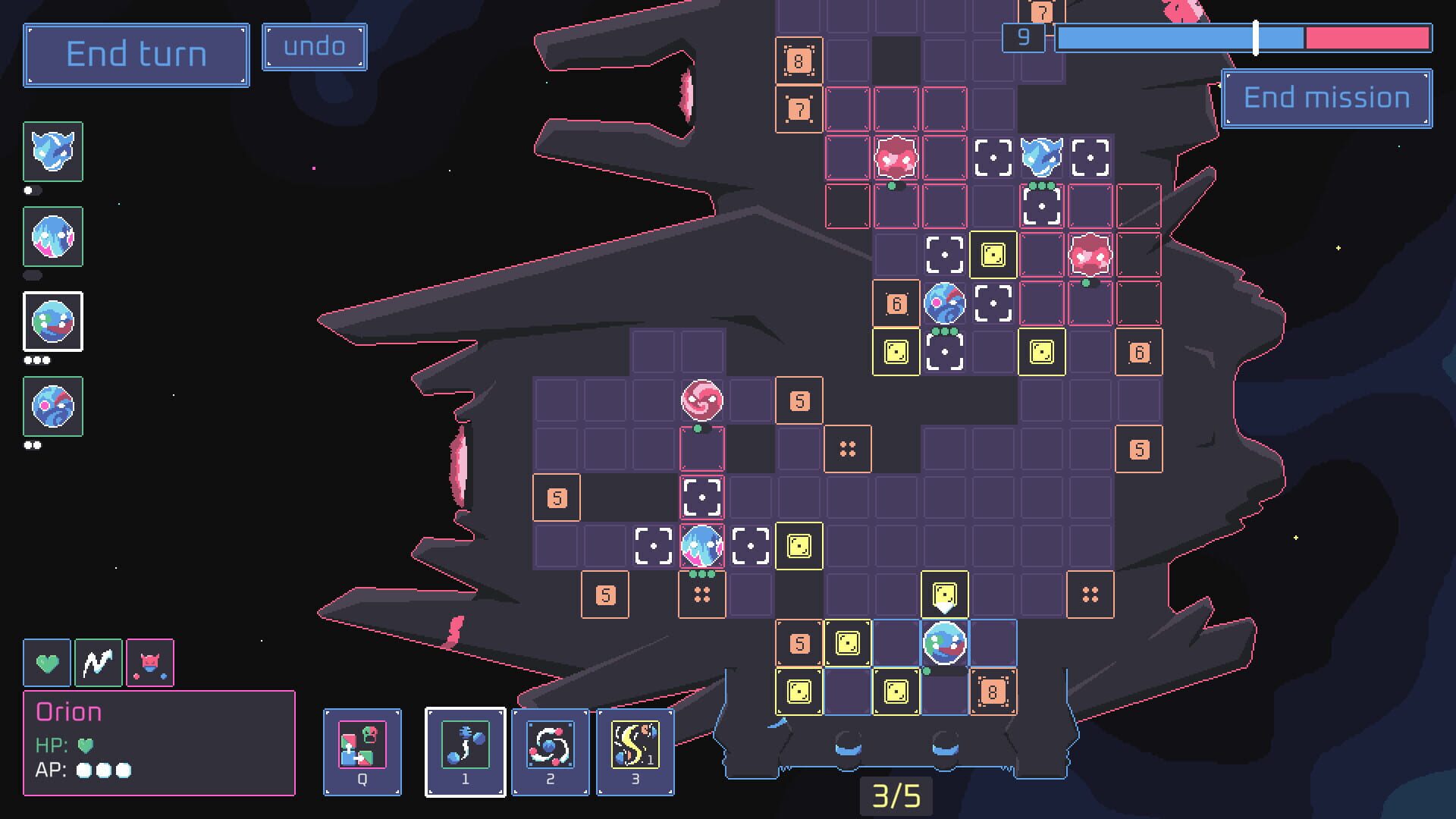Select the Q ability card
The height and width of the screenshot is (819, 1456).
(x=362, y=752)
